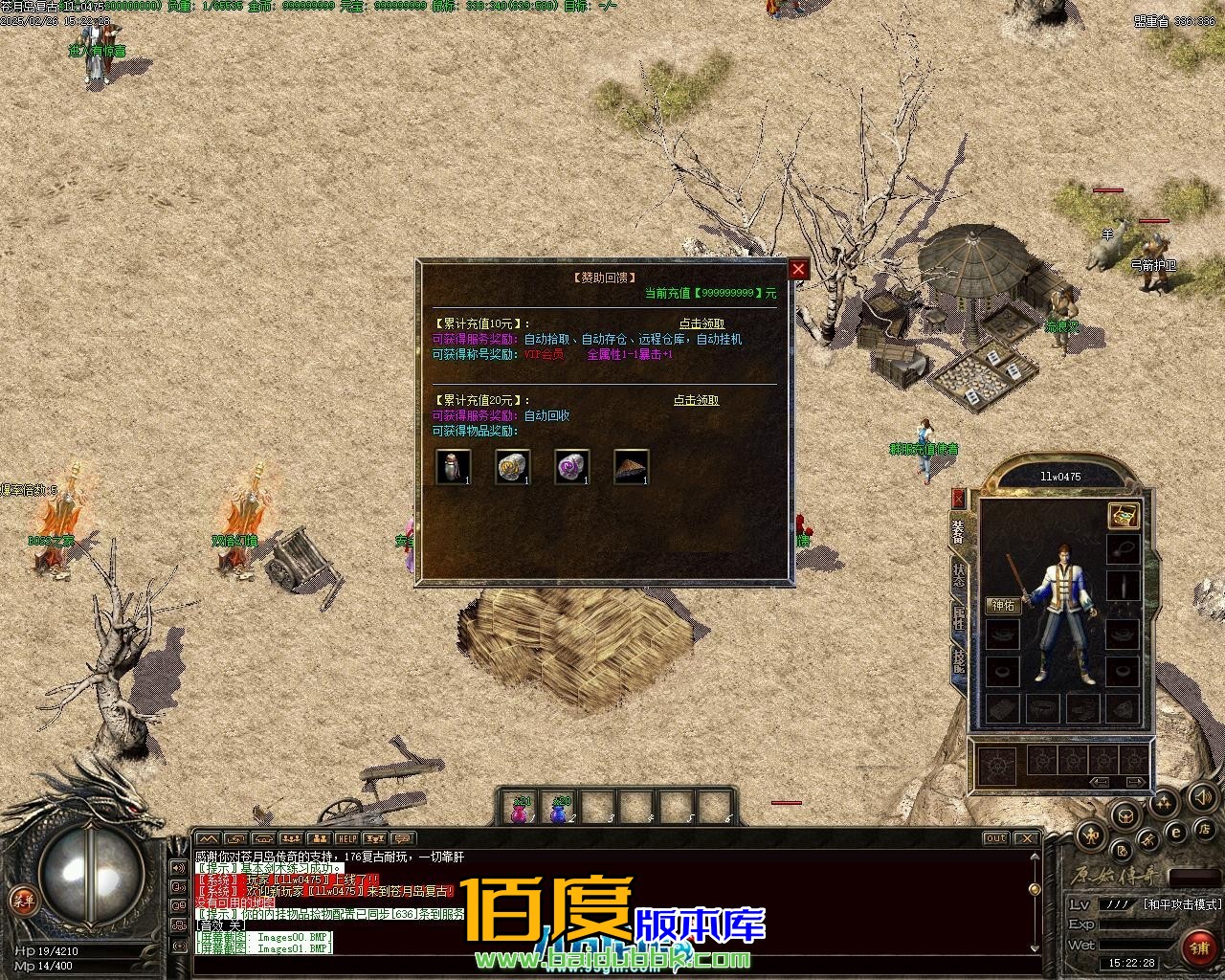Click the out button on chat bar
Screen dimensions: 1225x980
(x=995, y=838)
